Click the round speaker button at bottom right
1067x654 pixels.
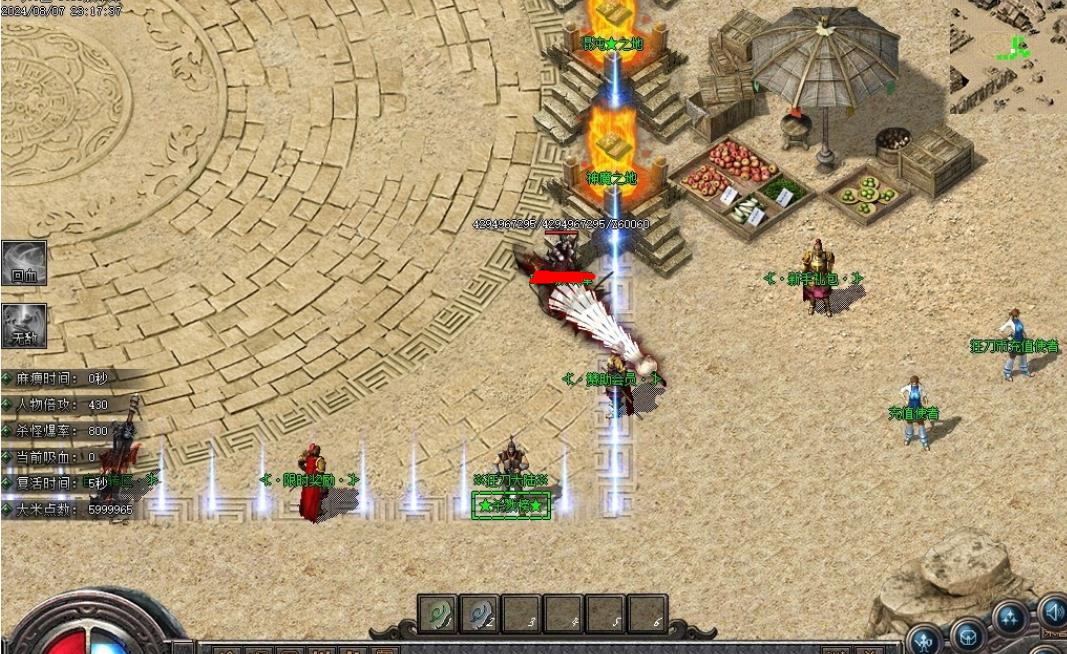(x=1052, y=609)
